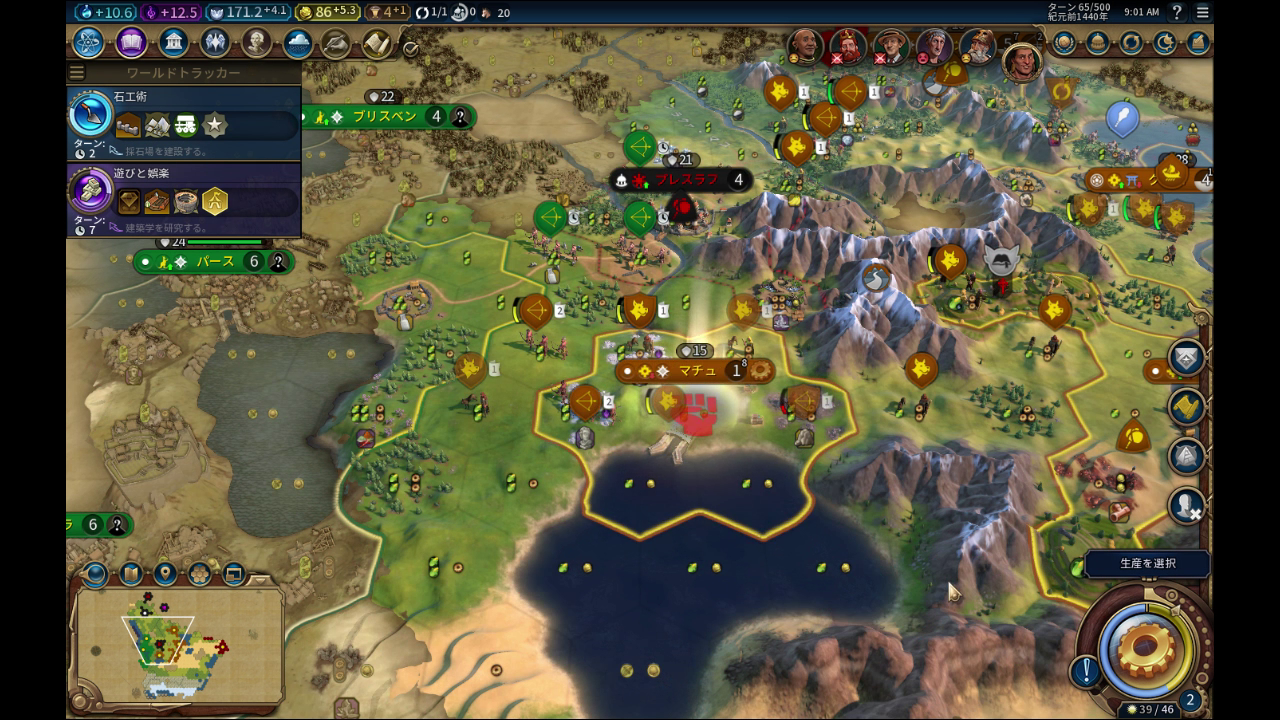Open the main hamburger game menu
1280x720 pixels.
tap(1203, 12)
